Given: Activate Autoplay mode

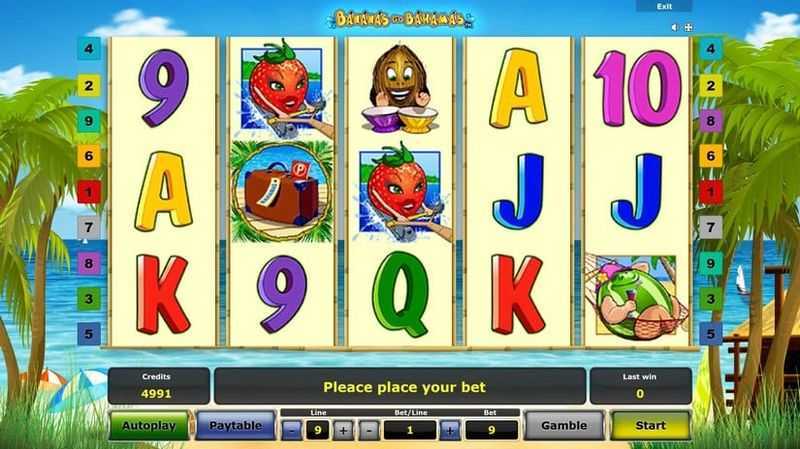Looking at the screenshot, I should point(150,425).
